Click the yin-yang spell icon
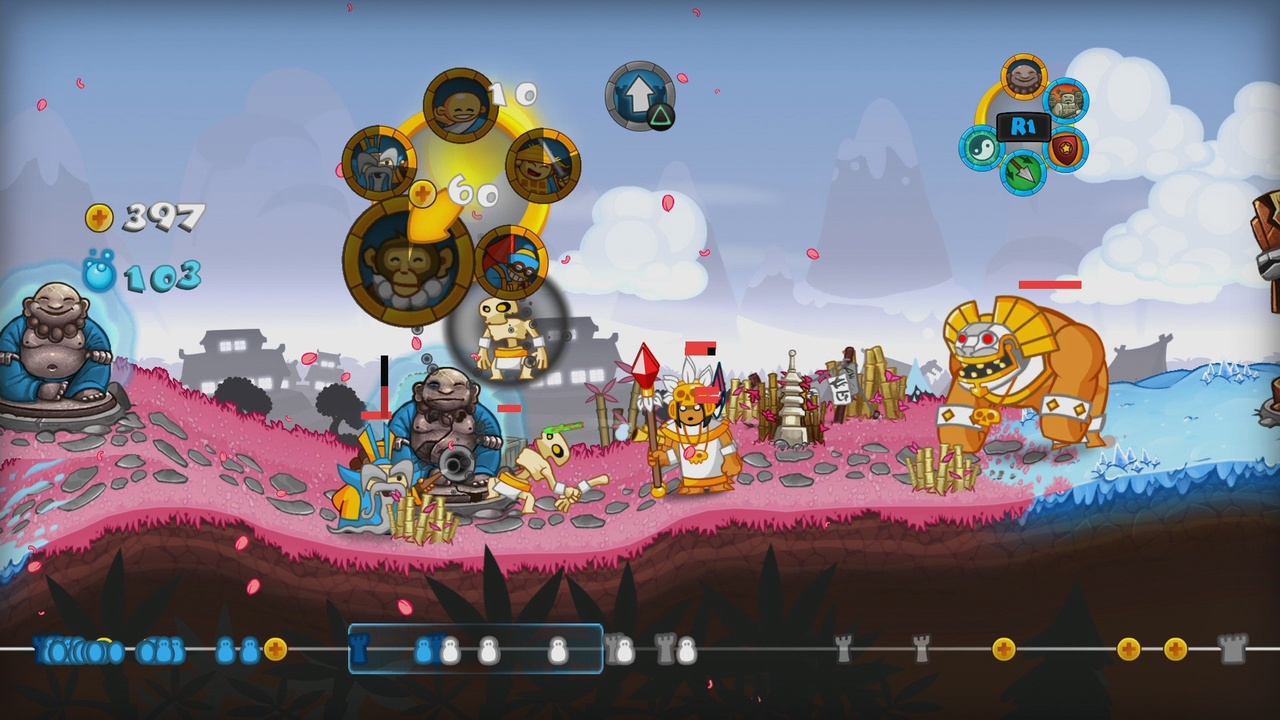 [x=982, y=147]
